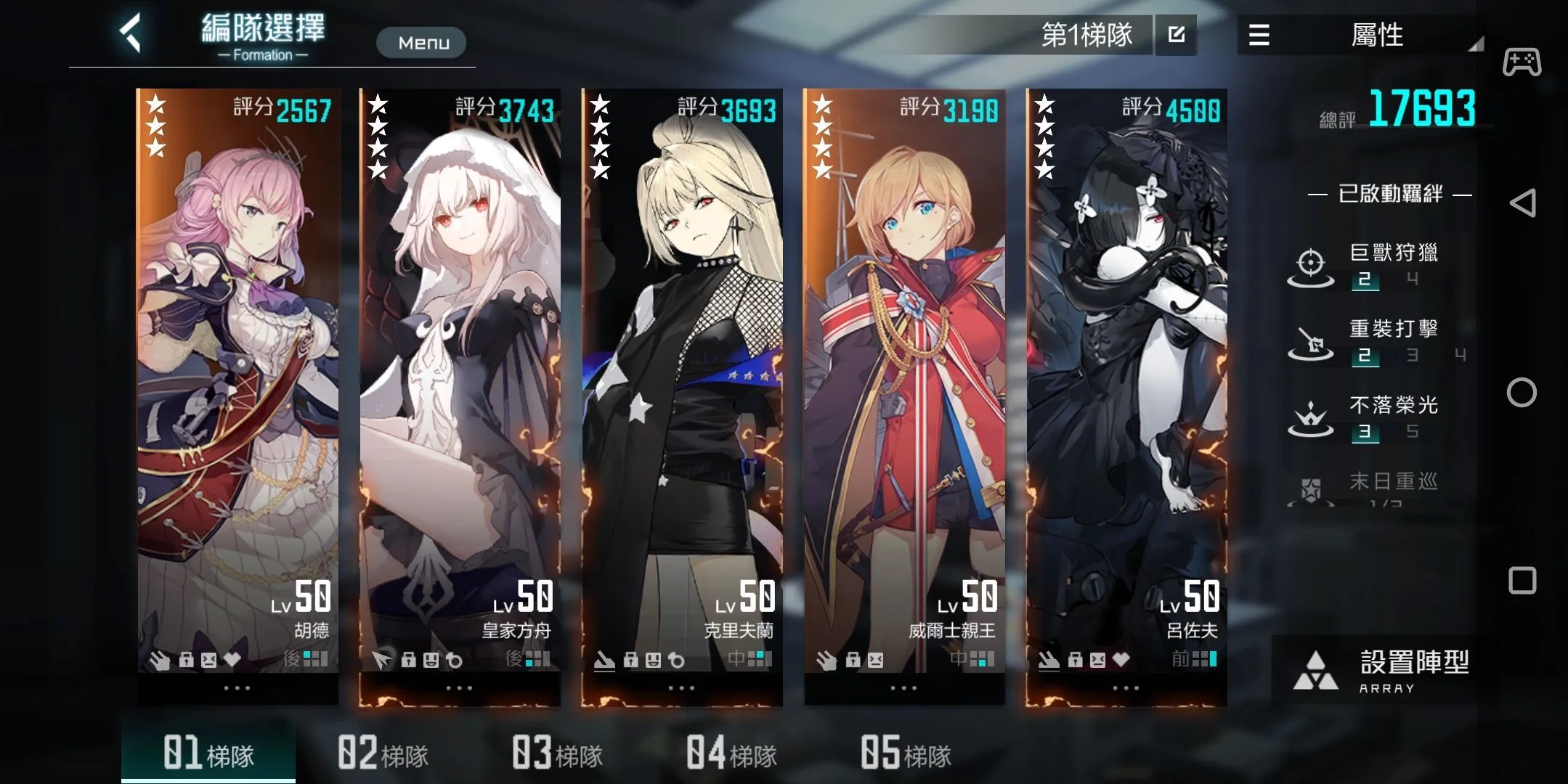Go back with the arrow button
Image resolution: width=1568 pixels, height=784 pixels.
tap(131, 34)
